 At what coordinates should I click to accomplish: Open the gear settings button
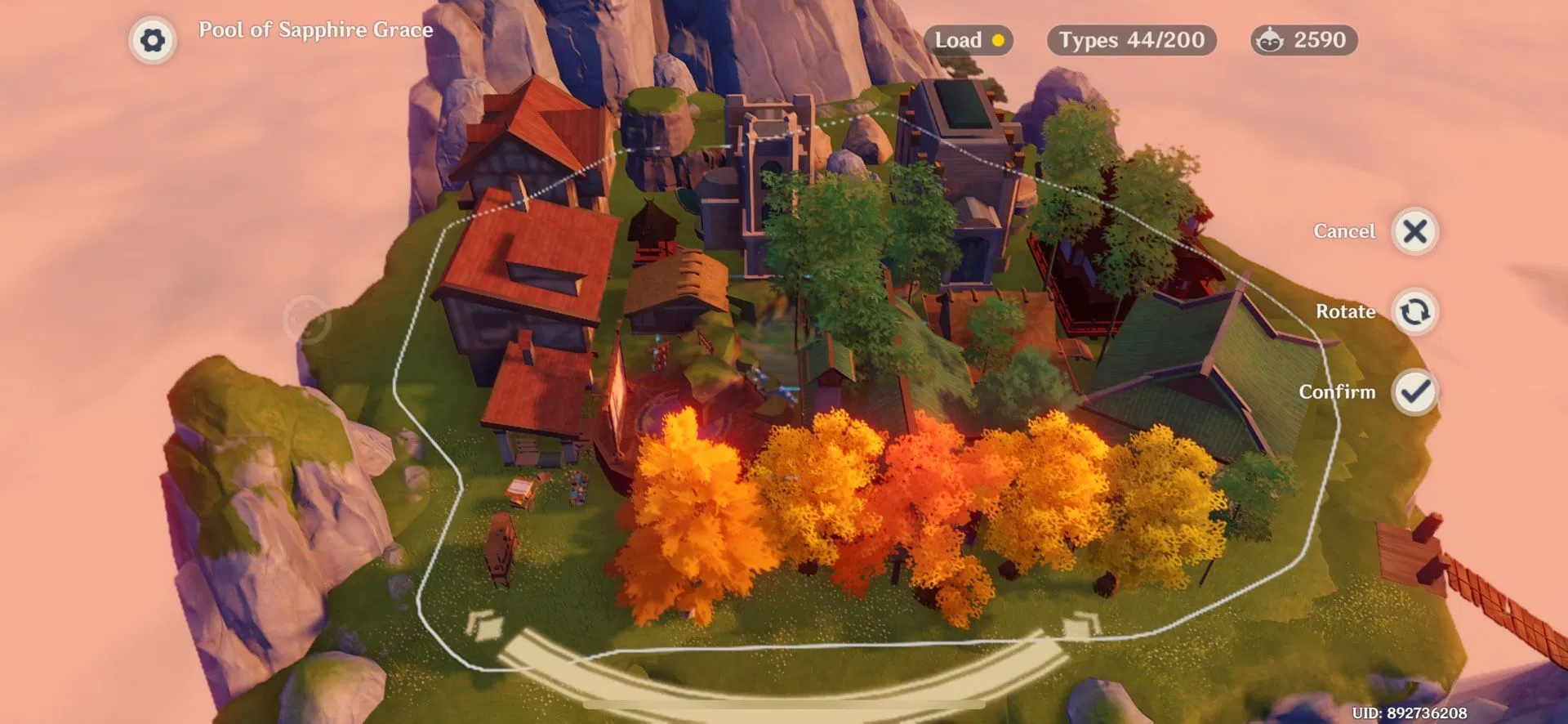pos(153,40)
